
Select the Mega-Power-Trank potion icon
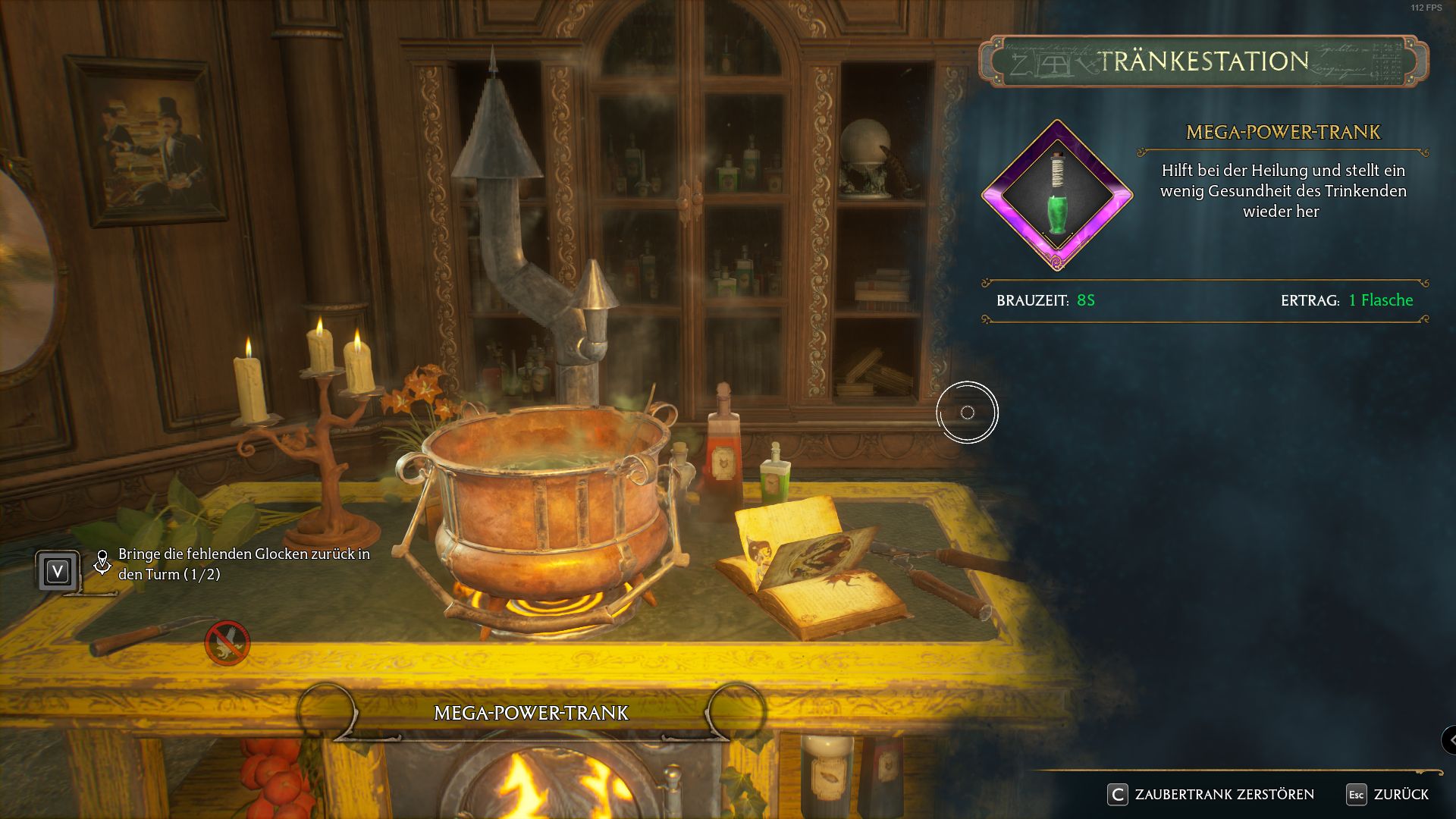(x=1056, y=196)
